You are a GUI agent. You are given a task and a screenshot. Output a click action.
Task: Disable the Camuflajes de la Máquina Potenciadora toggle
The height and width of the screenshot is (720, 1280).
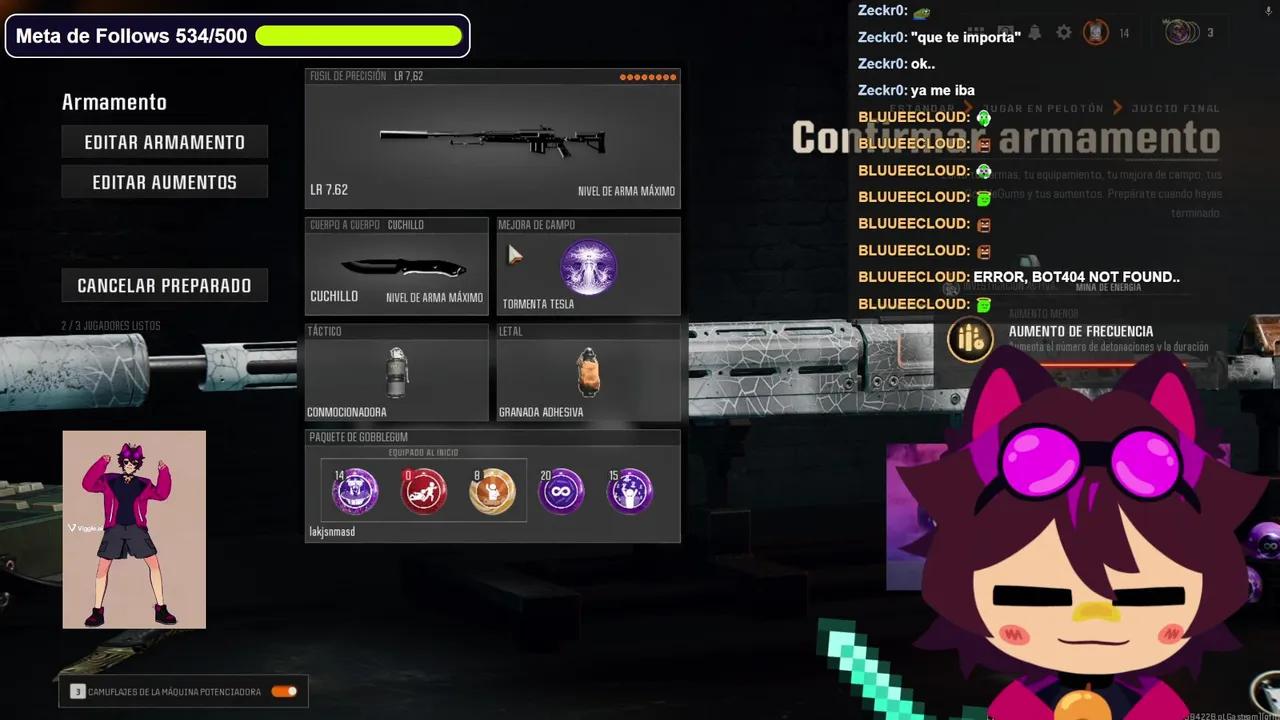283,690
